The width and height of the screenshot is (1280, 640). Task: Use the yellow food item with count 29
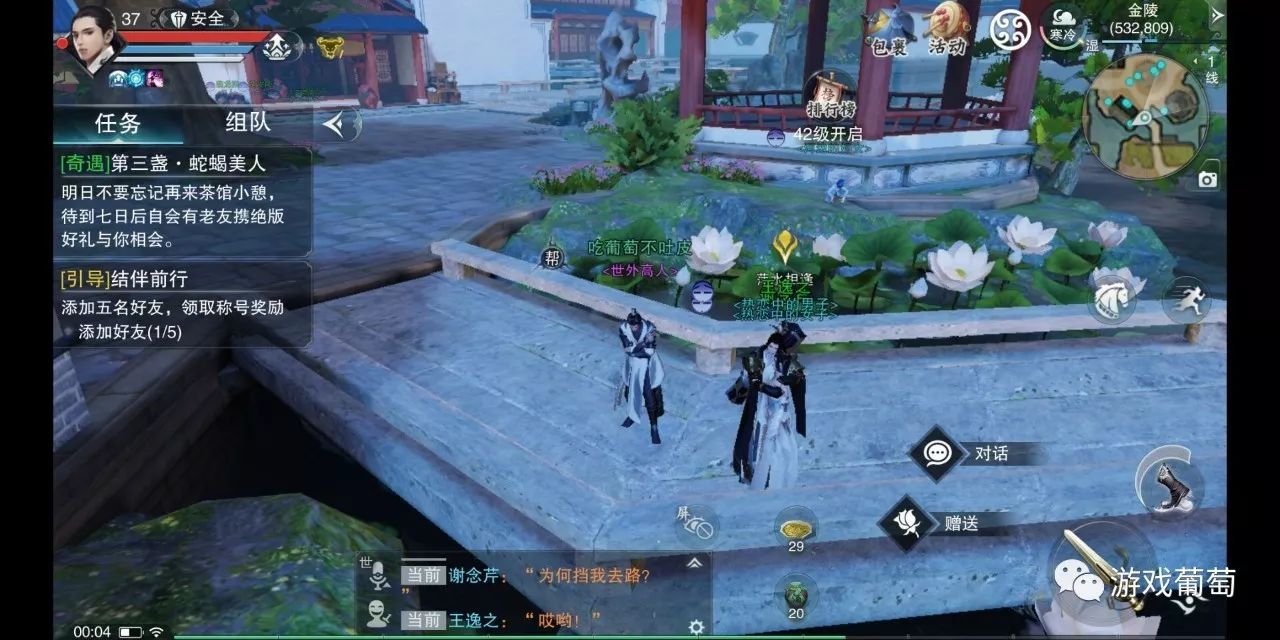pyautogui.click(x=796, y=527)
